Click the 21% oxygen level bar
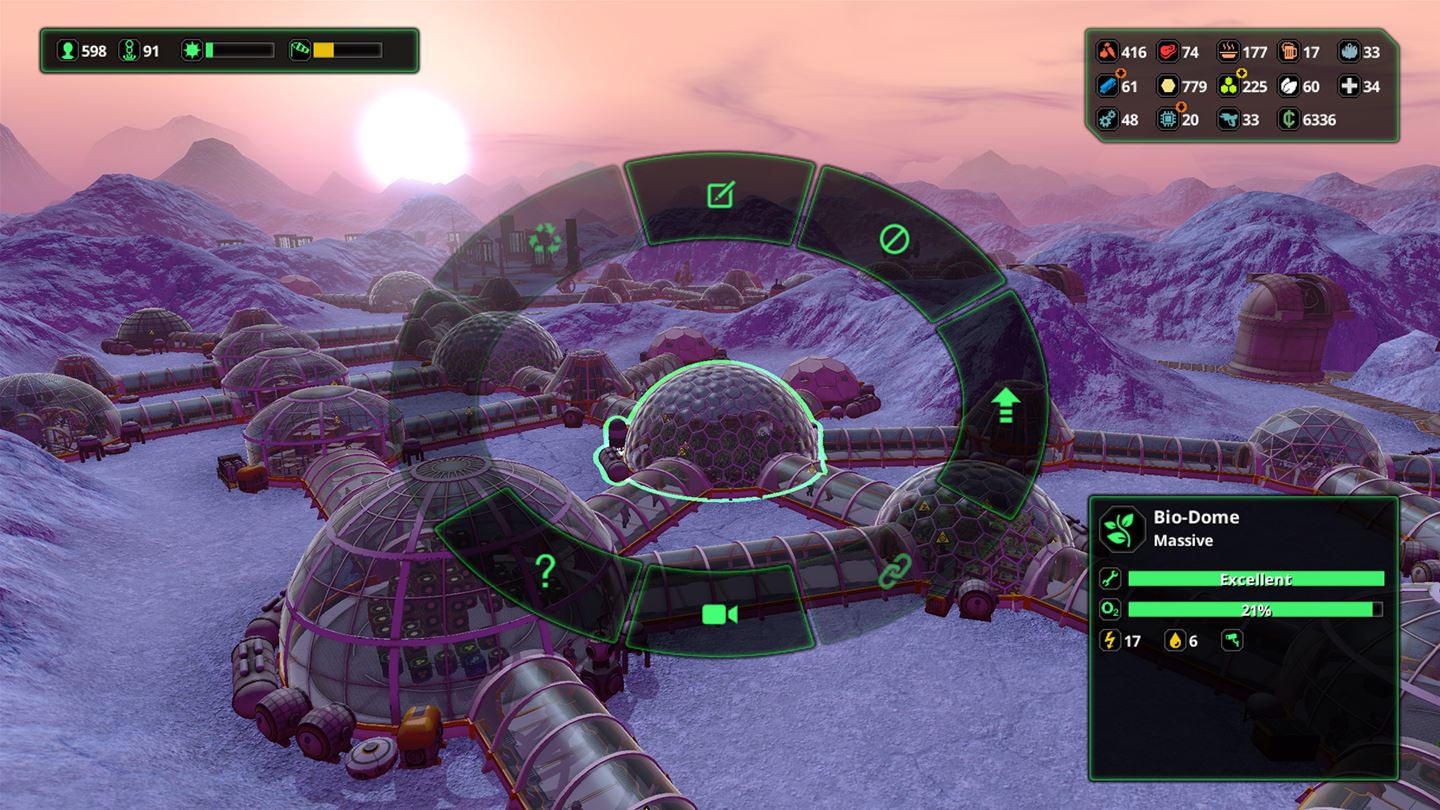The width and height of the screenshot is (1440, 810). click(x=1255, y=609)
